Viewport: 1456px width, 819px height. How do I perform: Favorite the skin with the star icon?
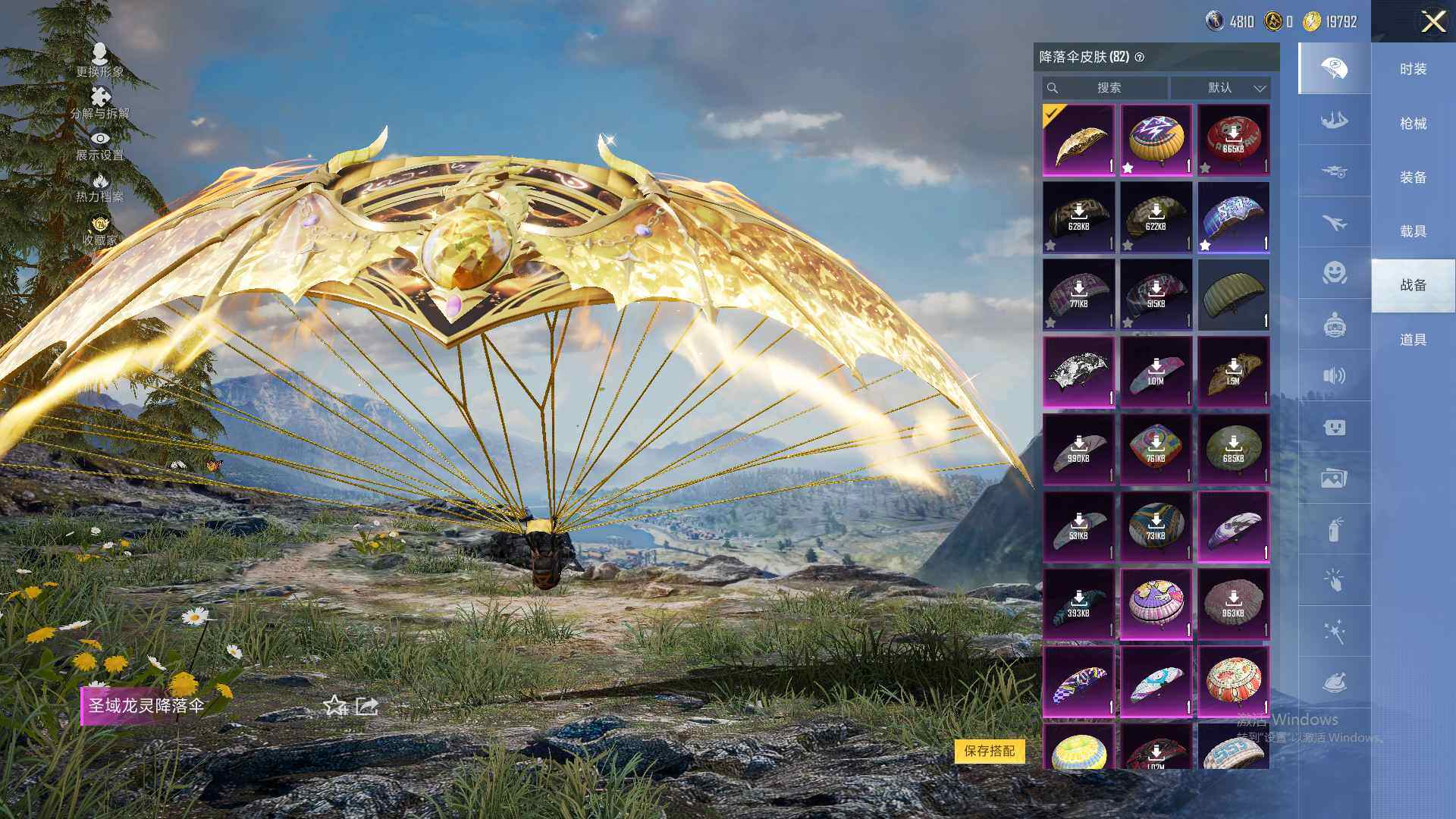(334, 706)
